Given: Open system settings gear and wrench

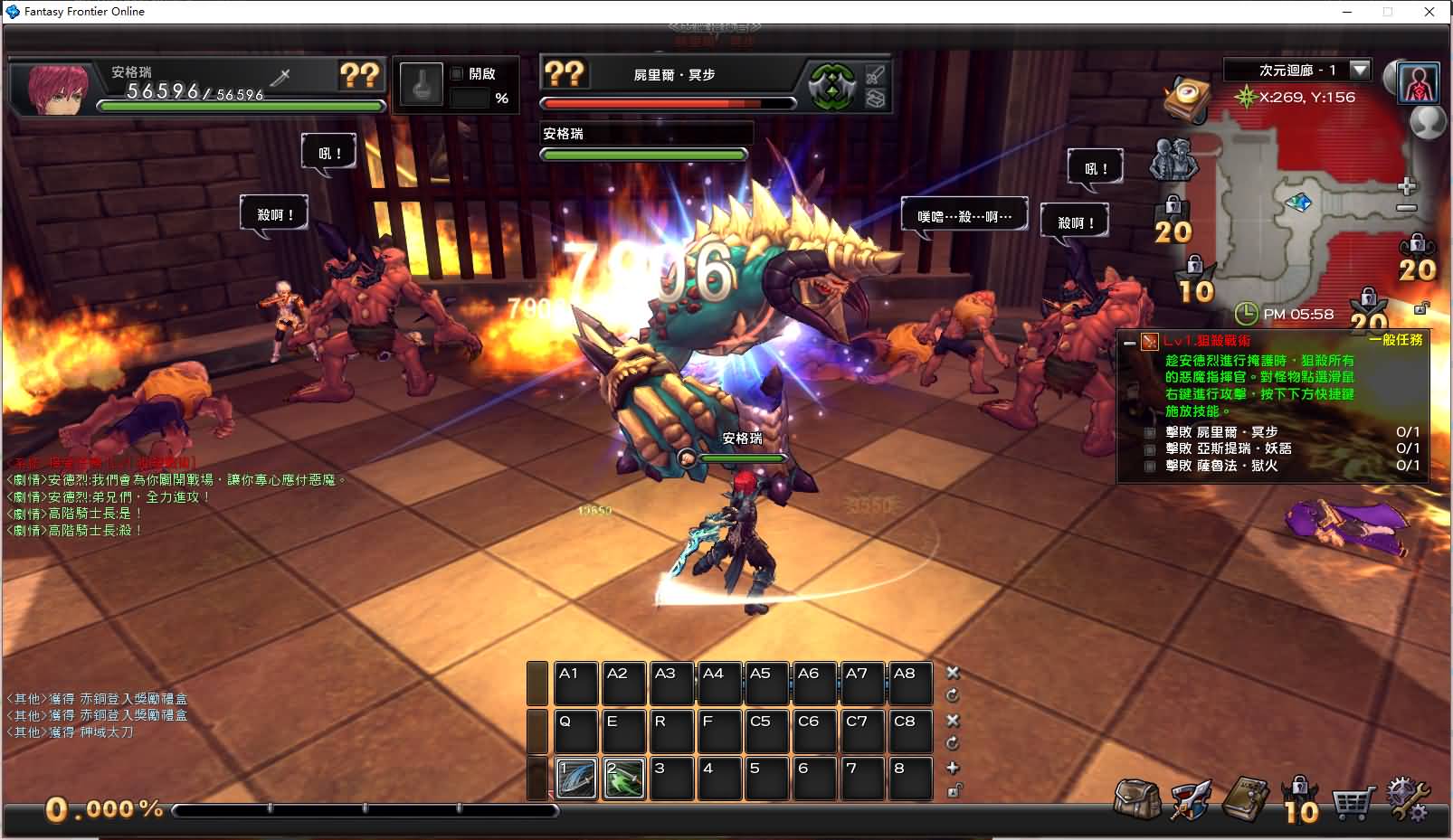Looking at the screenshot, I should click(1408, 799).
